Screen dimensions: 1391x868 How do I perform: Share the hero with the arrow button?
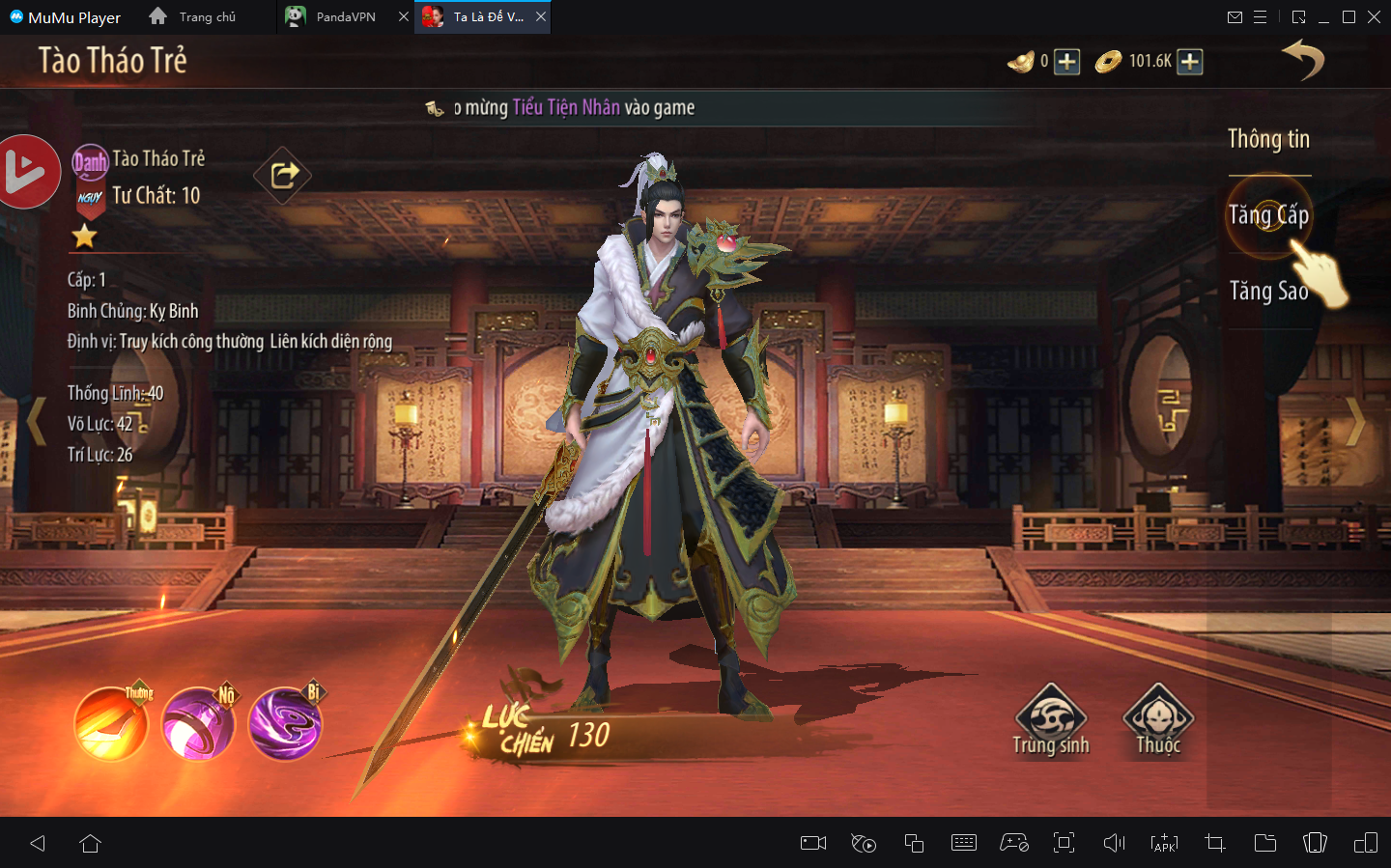click(x=283, y=175)
